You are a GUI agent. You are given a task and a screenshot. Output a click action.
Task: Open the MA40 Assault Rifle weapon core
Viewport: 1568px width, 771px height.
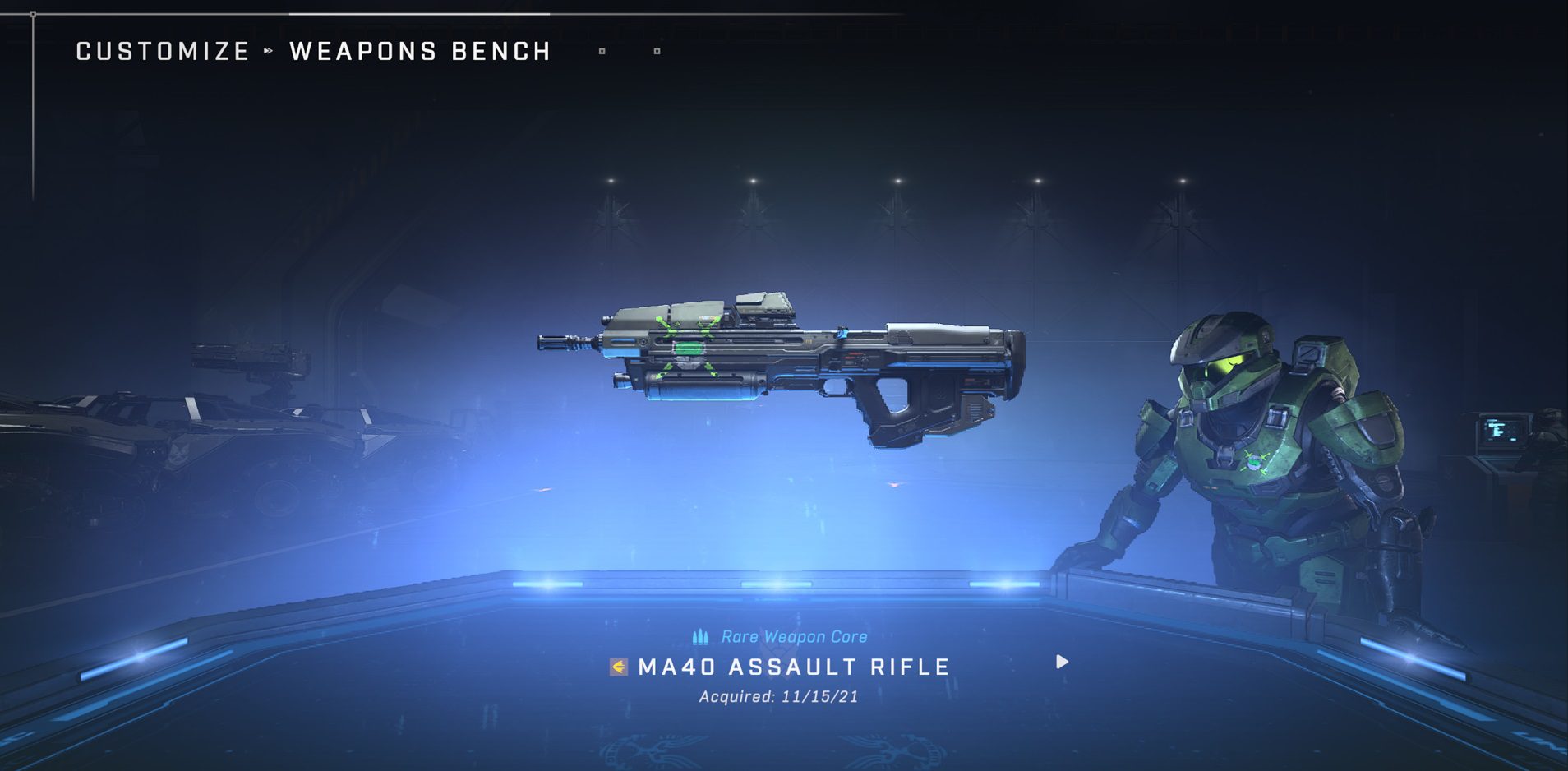pyautogui.click(x=794, y=667)
